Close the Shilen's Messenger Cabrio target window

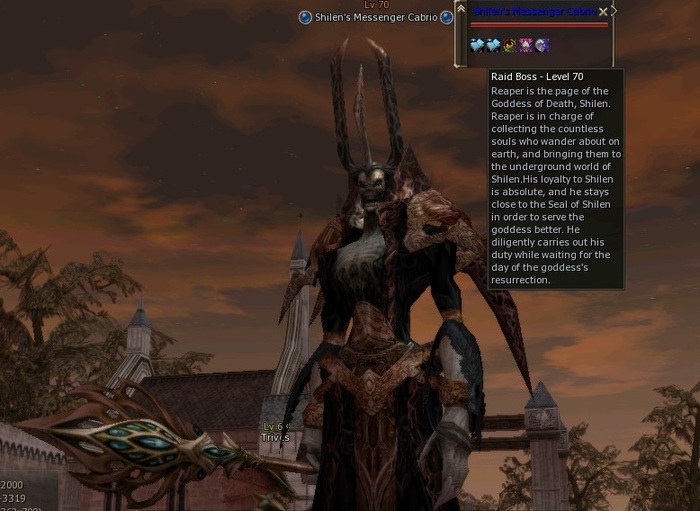pyautogui.click(x=603, y=12)
